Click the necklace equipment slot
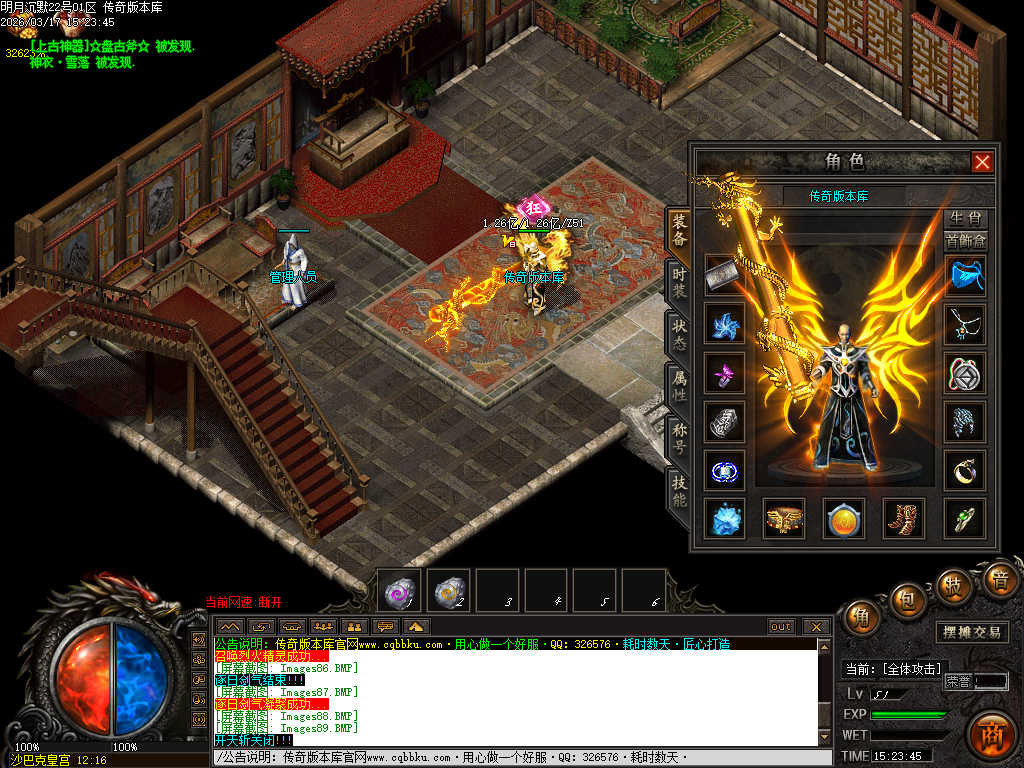Image resolution: width=1024 pixels, height=768 pixels. [965, 324]
